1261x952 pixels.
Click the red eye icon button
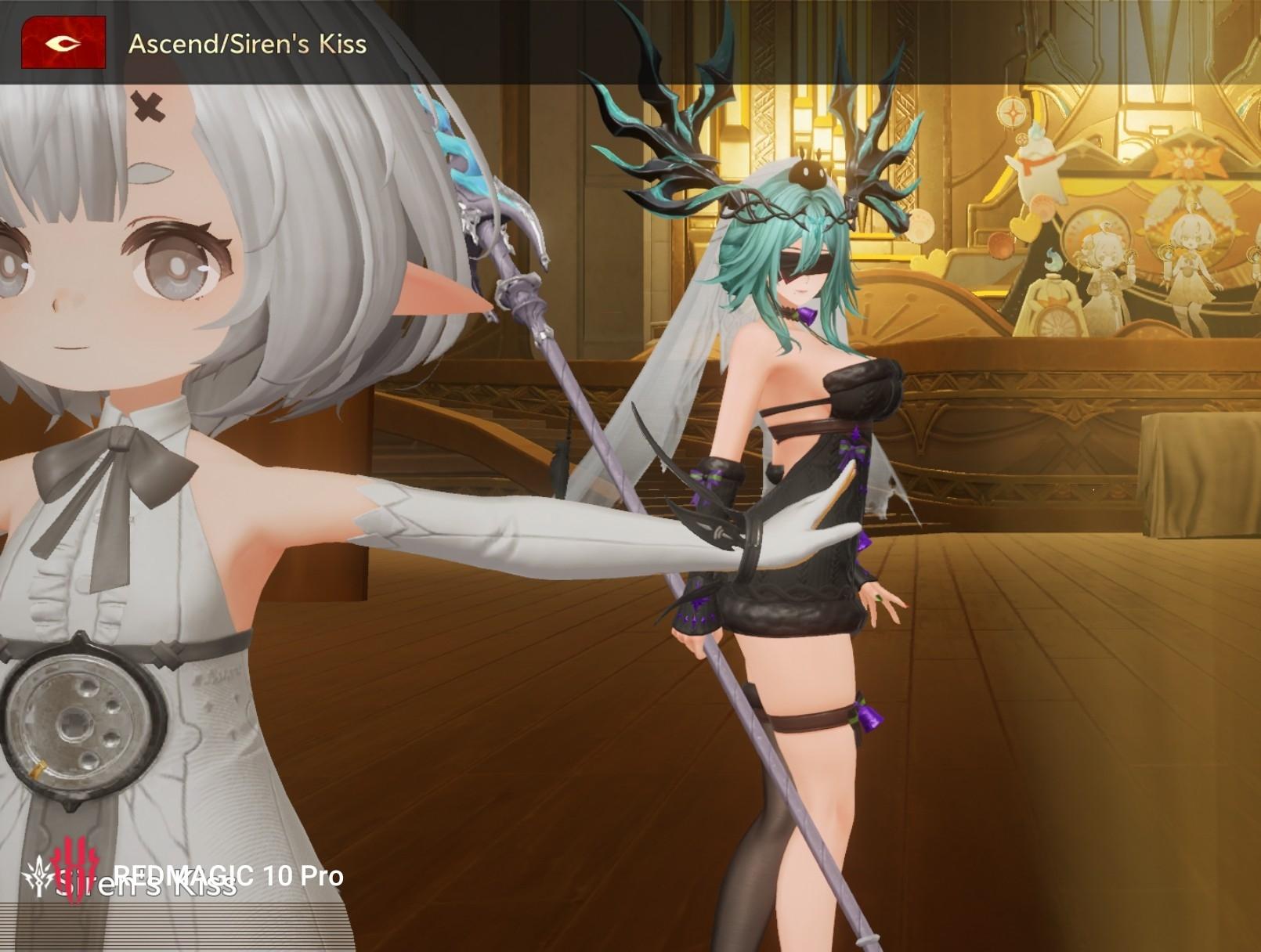coord(63,43)
